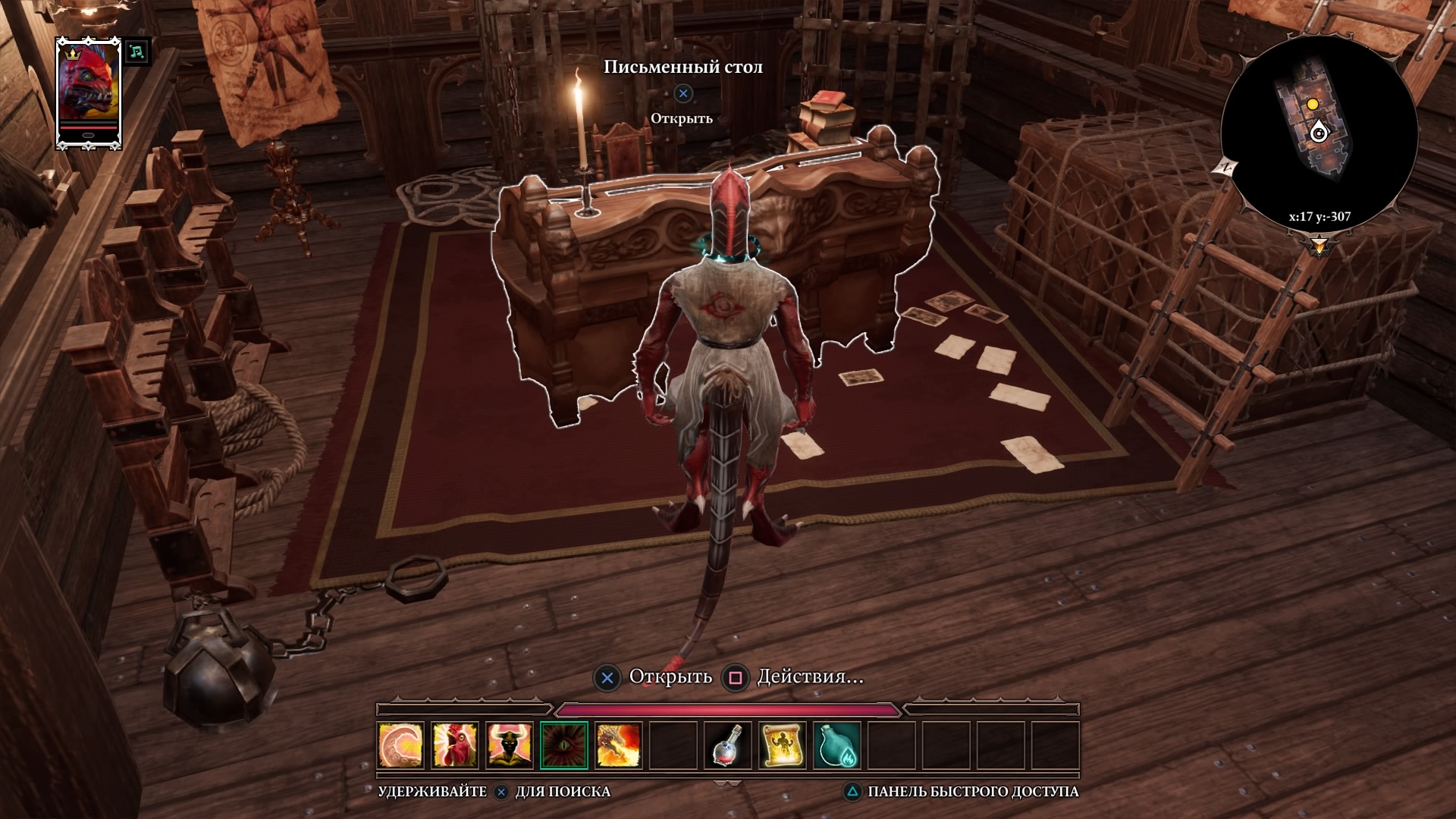Use the glowing scroll in the hotbar
Image resolution: width=1456 pixels, height=819 pixels.
(x=783, y=744)
